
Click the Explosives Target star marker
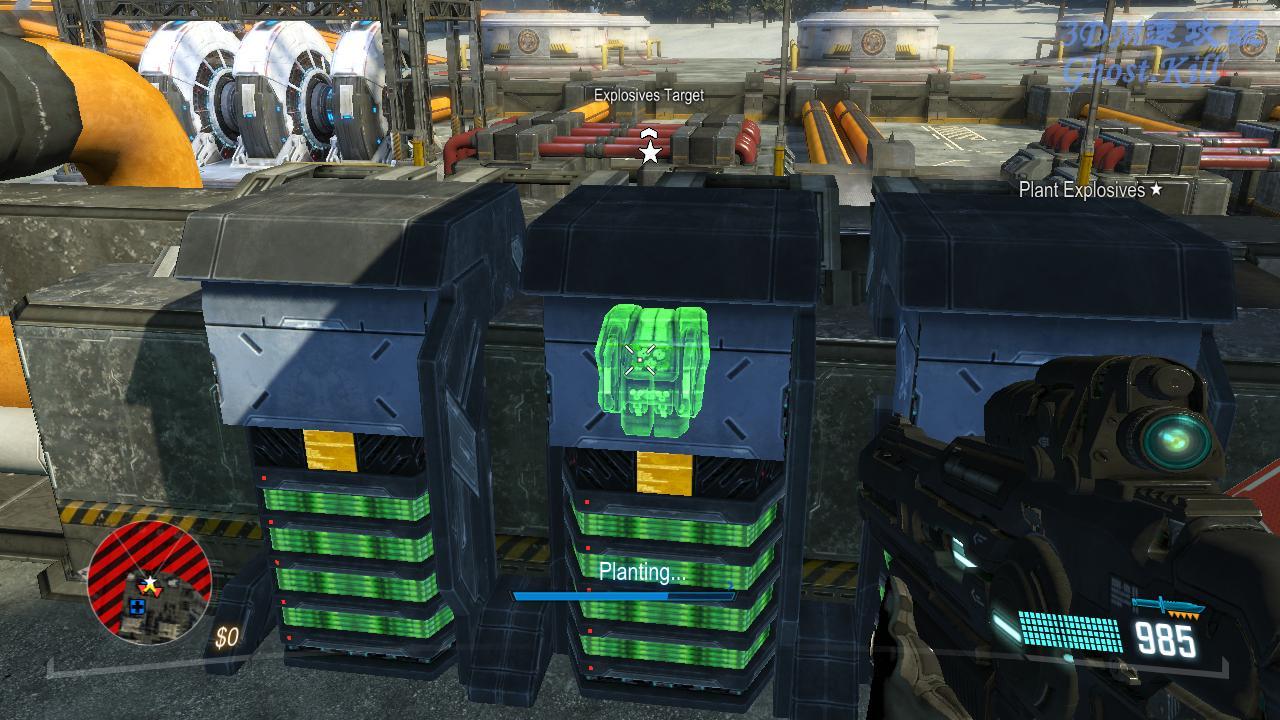pos(650,152)
